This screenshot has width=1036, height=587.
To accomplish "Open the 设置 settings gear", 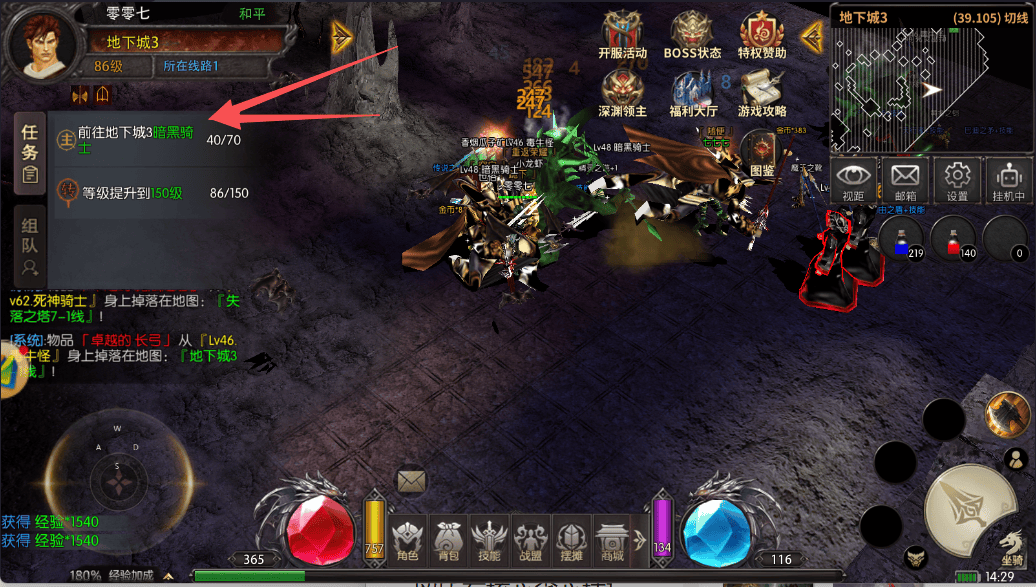I will coord(957,180).
